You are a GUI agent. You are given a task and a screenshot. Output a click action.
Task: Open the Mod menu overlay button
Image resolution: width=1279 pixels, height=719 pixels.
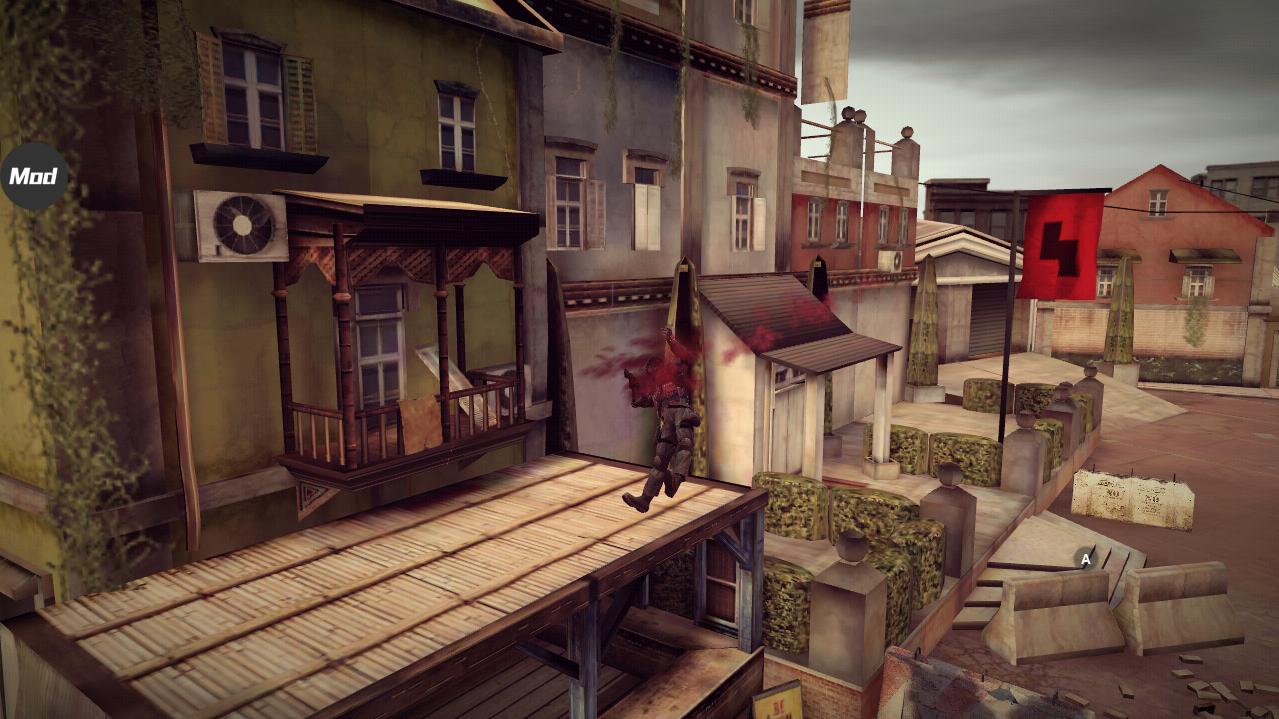tap(34, 176)
